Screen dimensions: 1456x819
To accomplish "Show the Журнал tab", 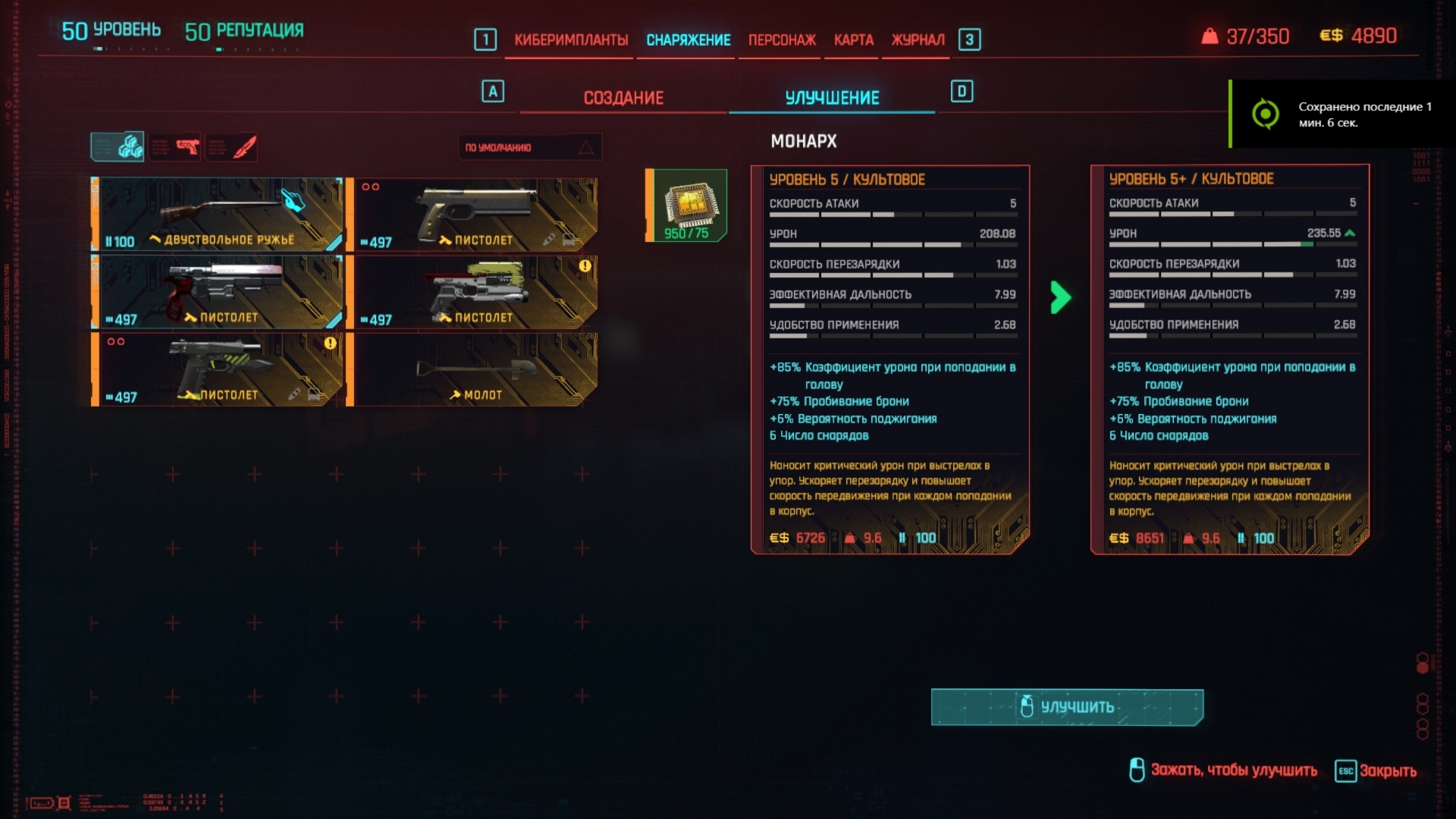I will click(x=918, y=39).
